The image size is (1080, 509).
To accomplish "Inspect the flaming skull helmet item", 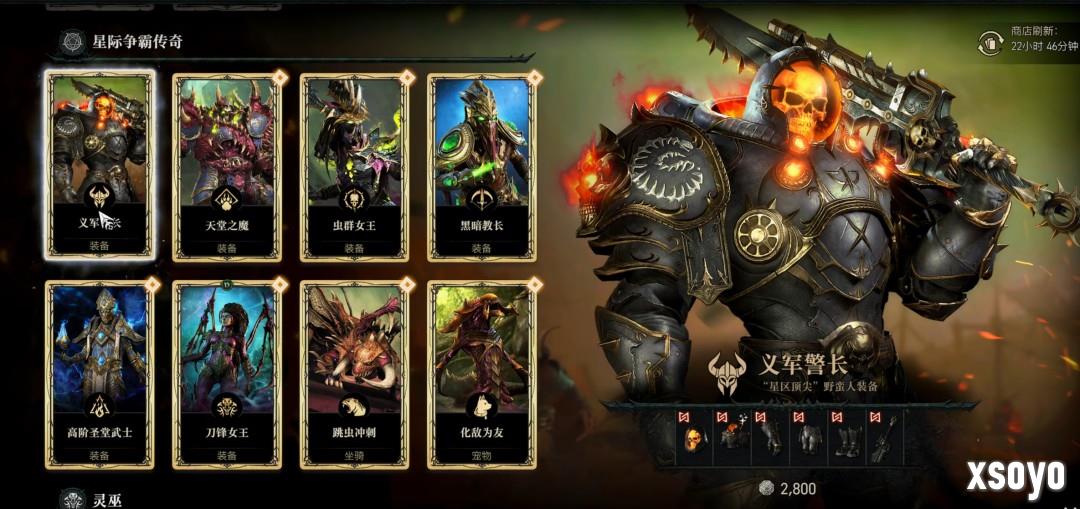I will pyautogui.click(x=693, y=436).
